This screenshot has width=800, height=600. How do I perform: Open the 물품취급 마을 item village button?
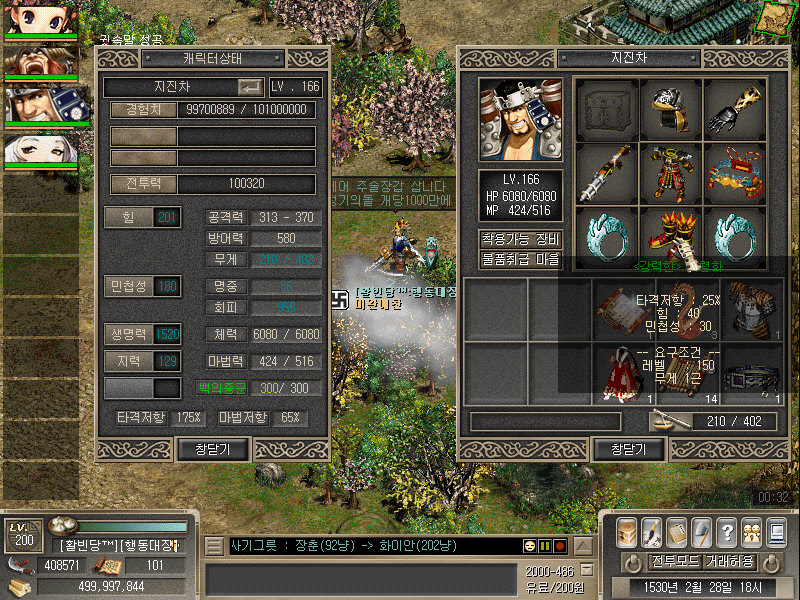tap(520, 258)
